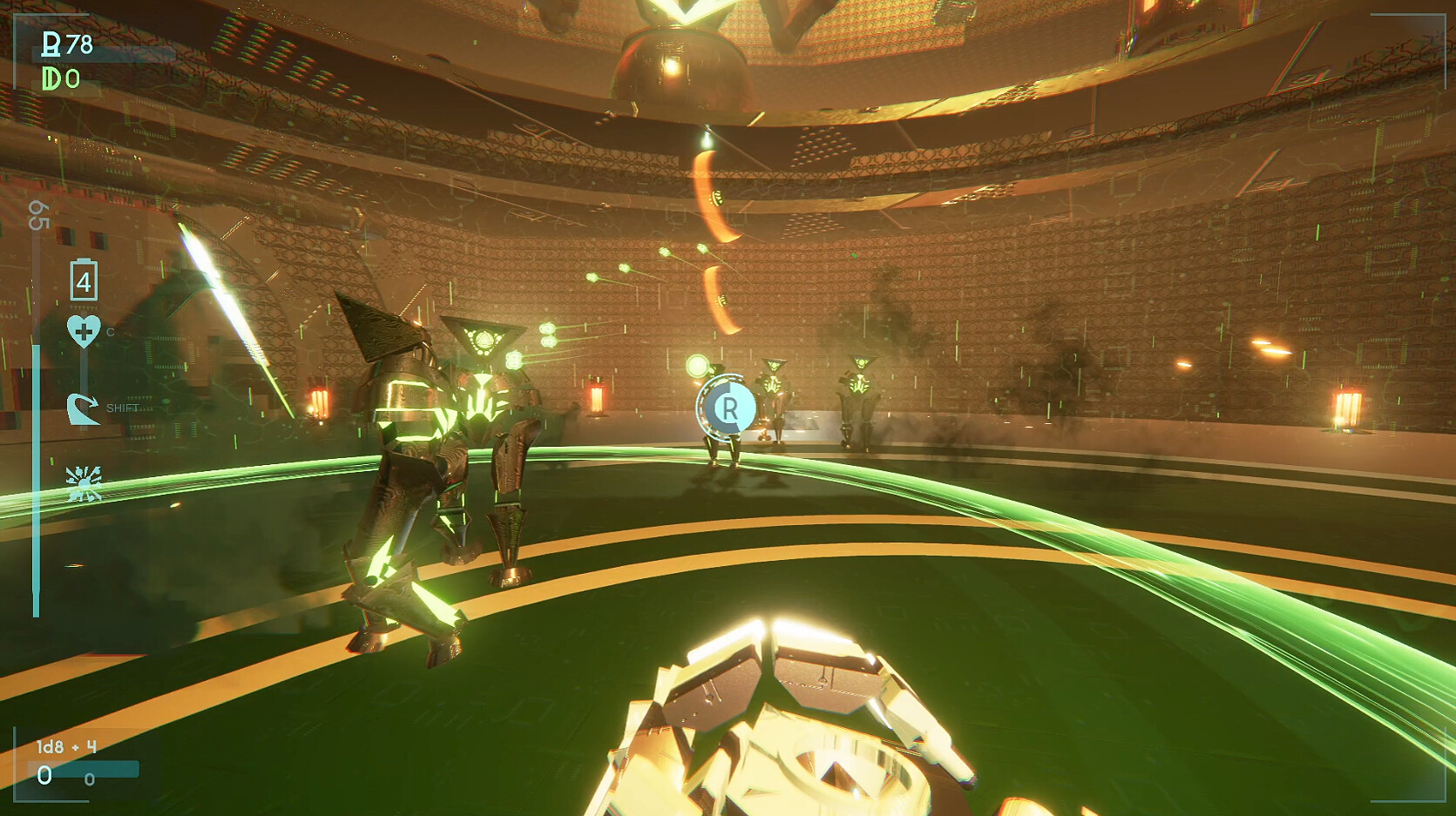Select the teal health icon beside 78
Viewport: 1456px width, 816px height.
pos(51,44)
